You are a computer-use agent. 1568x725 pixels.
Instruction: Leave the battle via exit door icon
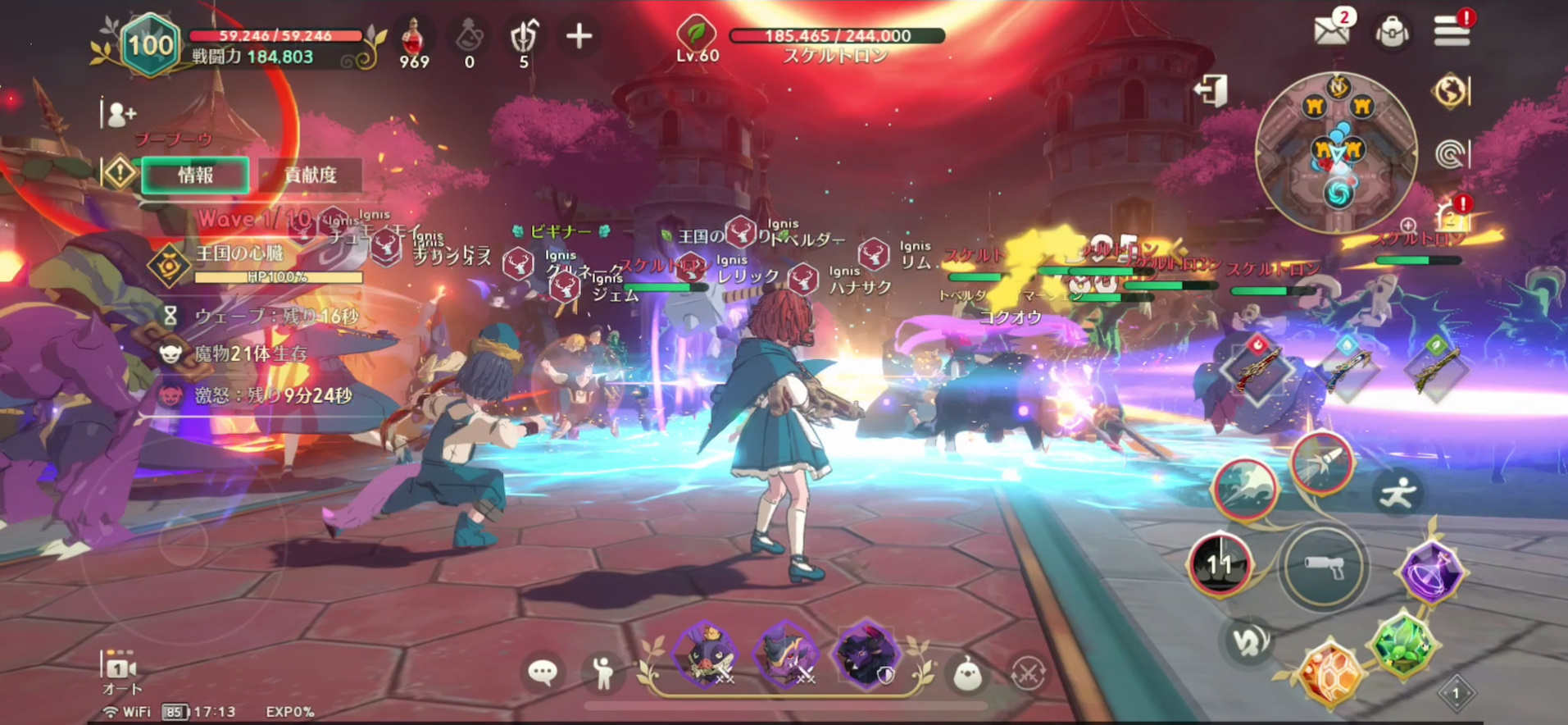tap(1211, 90)
